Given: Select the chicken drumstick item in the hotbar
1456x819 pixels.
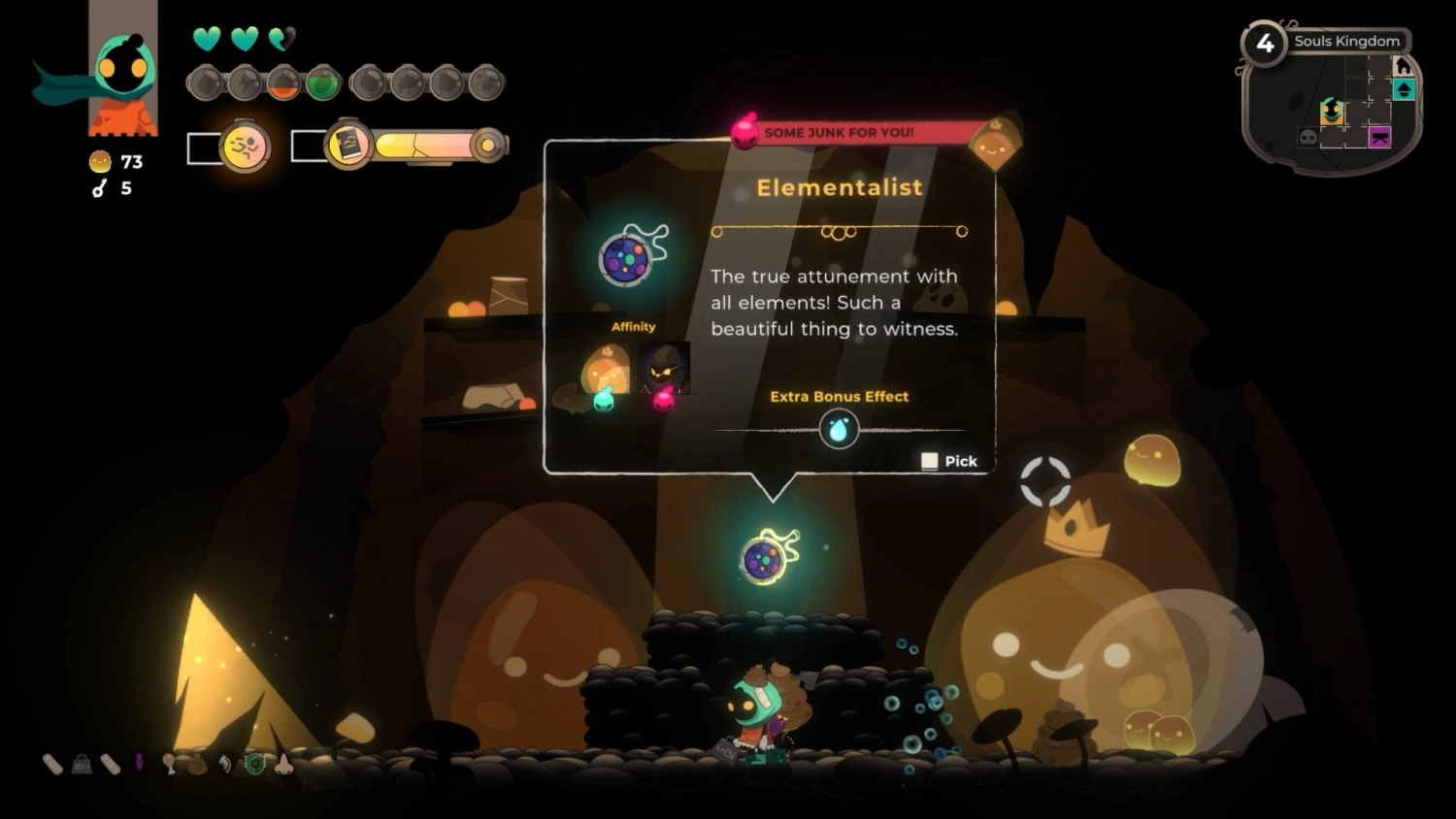Looking at the screenshot, I should click(x=171, y=766).
